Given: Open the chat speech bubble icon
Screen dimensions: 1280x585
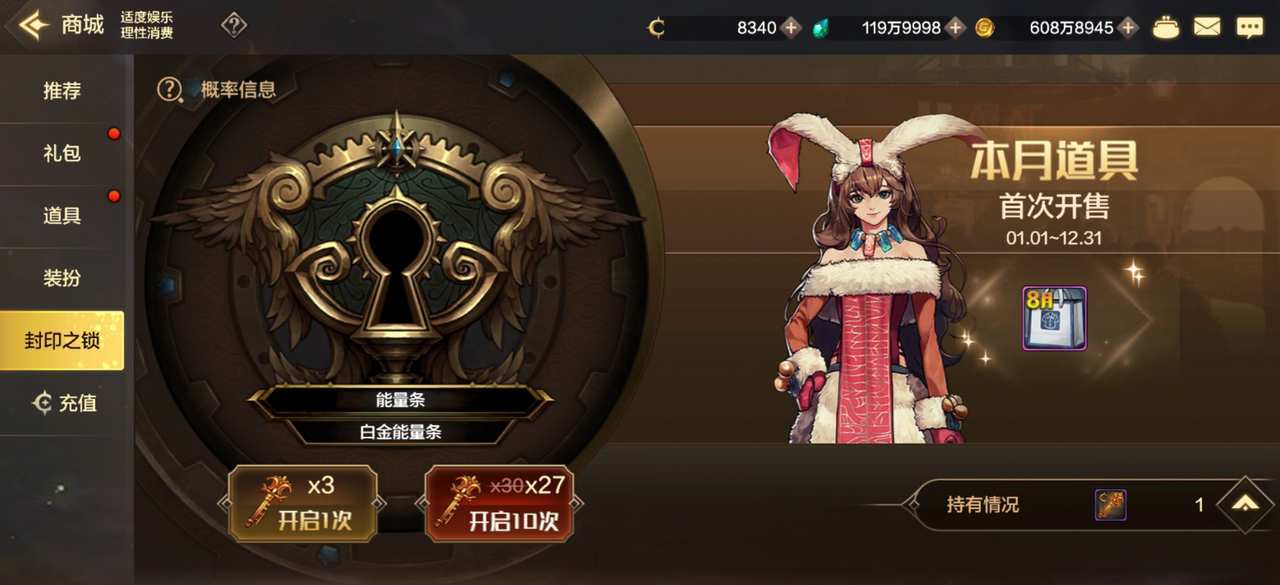Looking at the screenshot, I should point(1249,28).
